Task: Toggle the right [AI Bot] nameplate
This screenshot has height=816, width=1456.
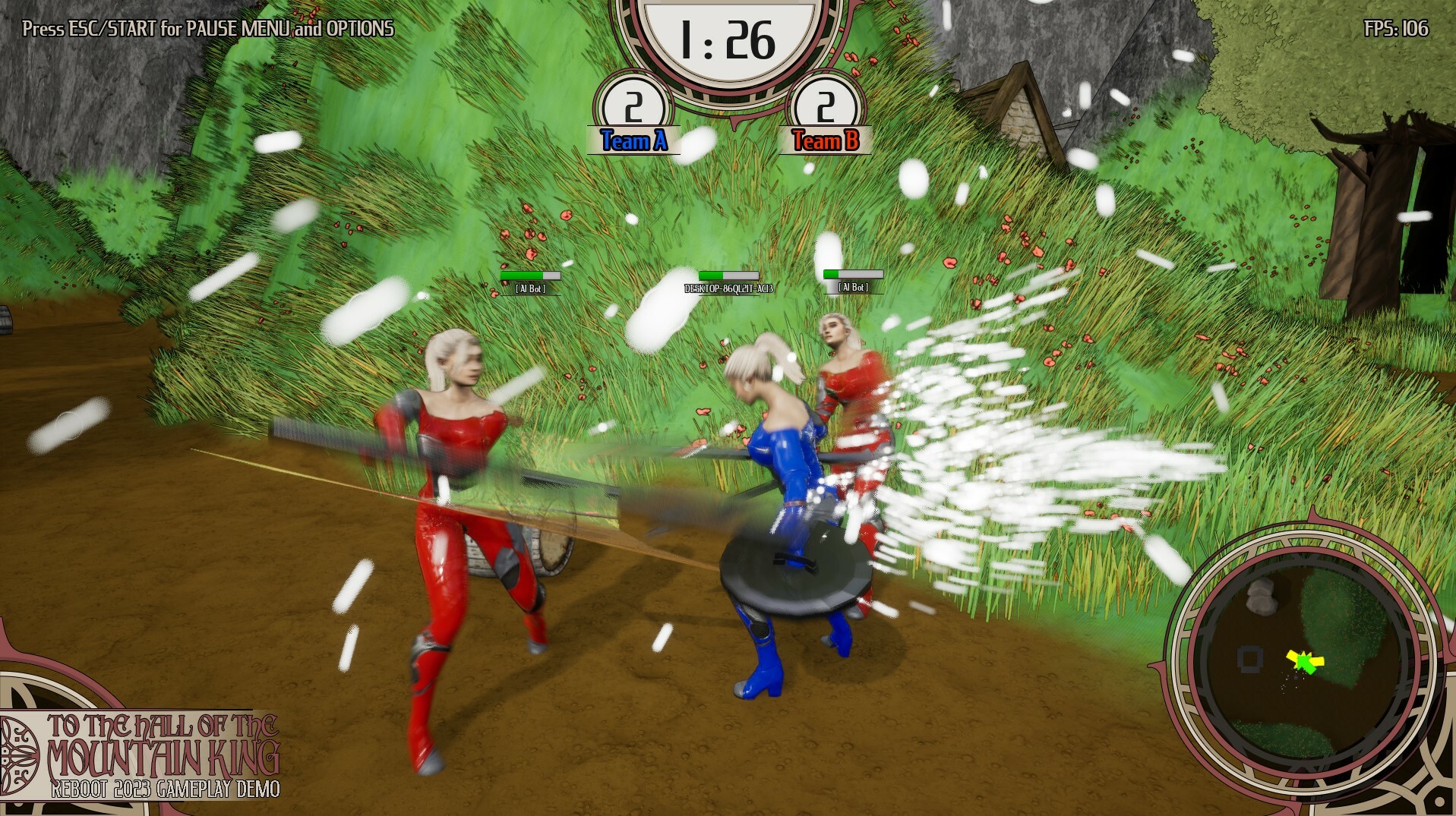Action: [x=852, y=287]
